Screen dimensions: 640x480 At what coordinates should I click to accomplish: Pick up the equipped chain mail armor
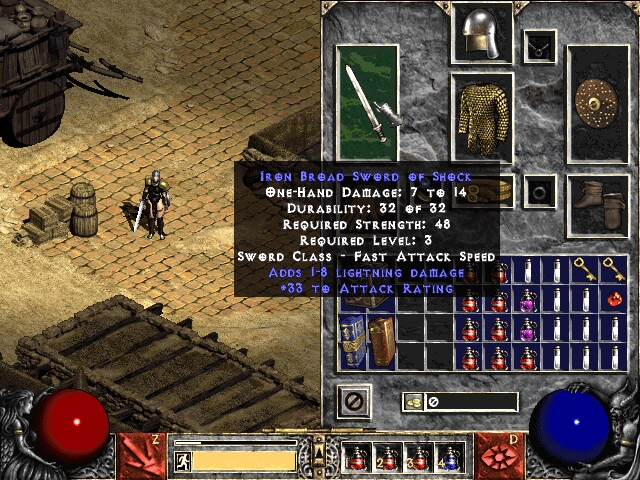click(482, 116)
